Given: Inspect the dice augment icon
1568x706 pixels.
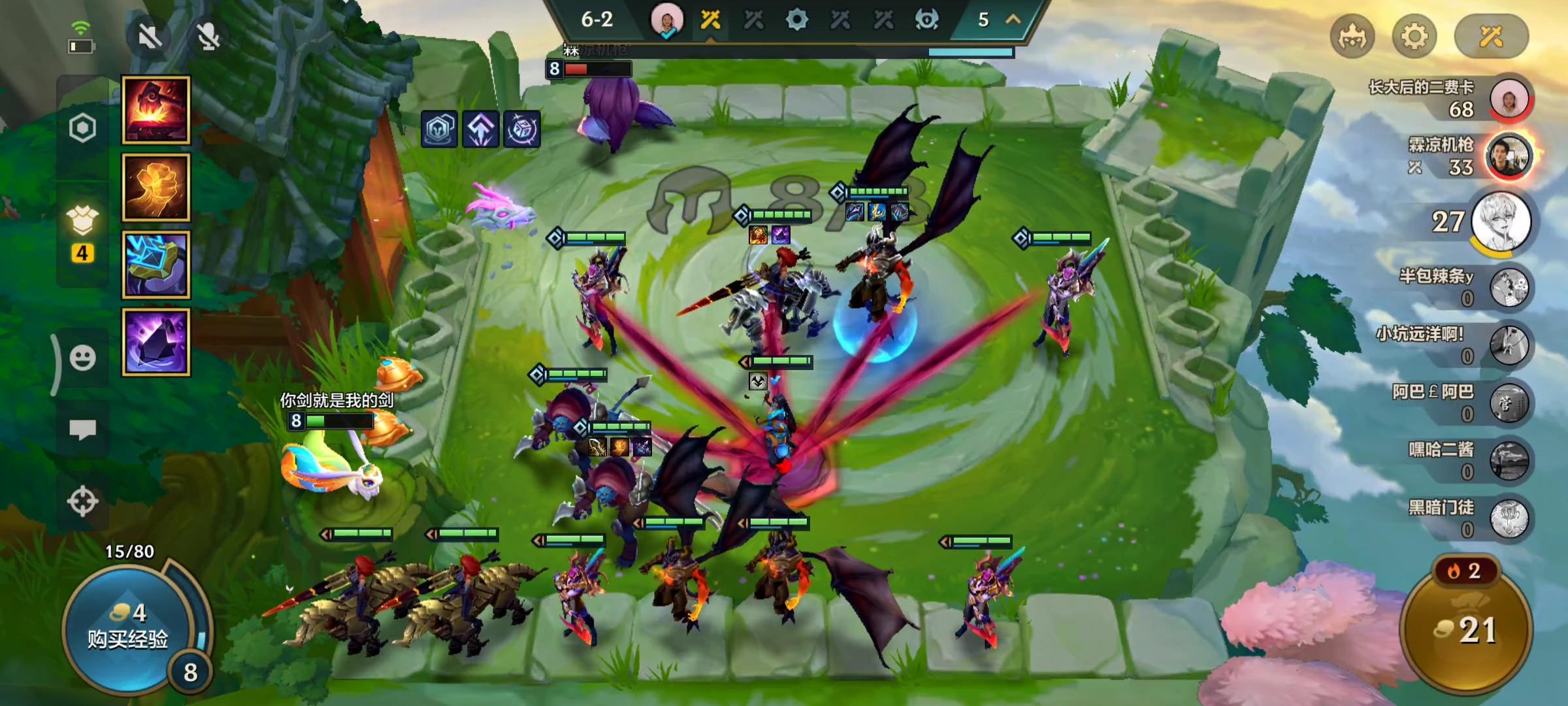Looking at the screenshot, I should click(522, 129).
